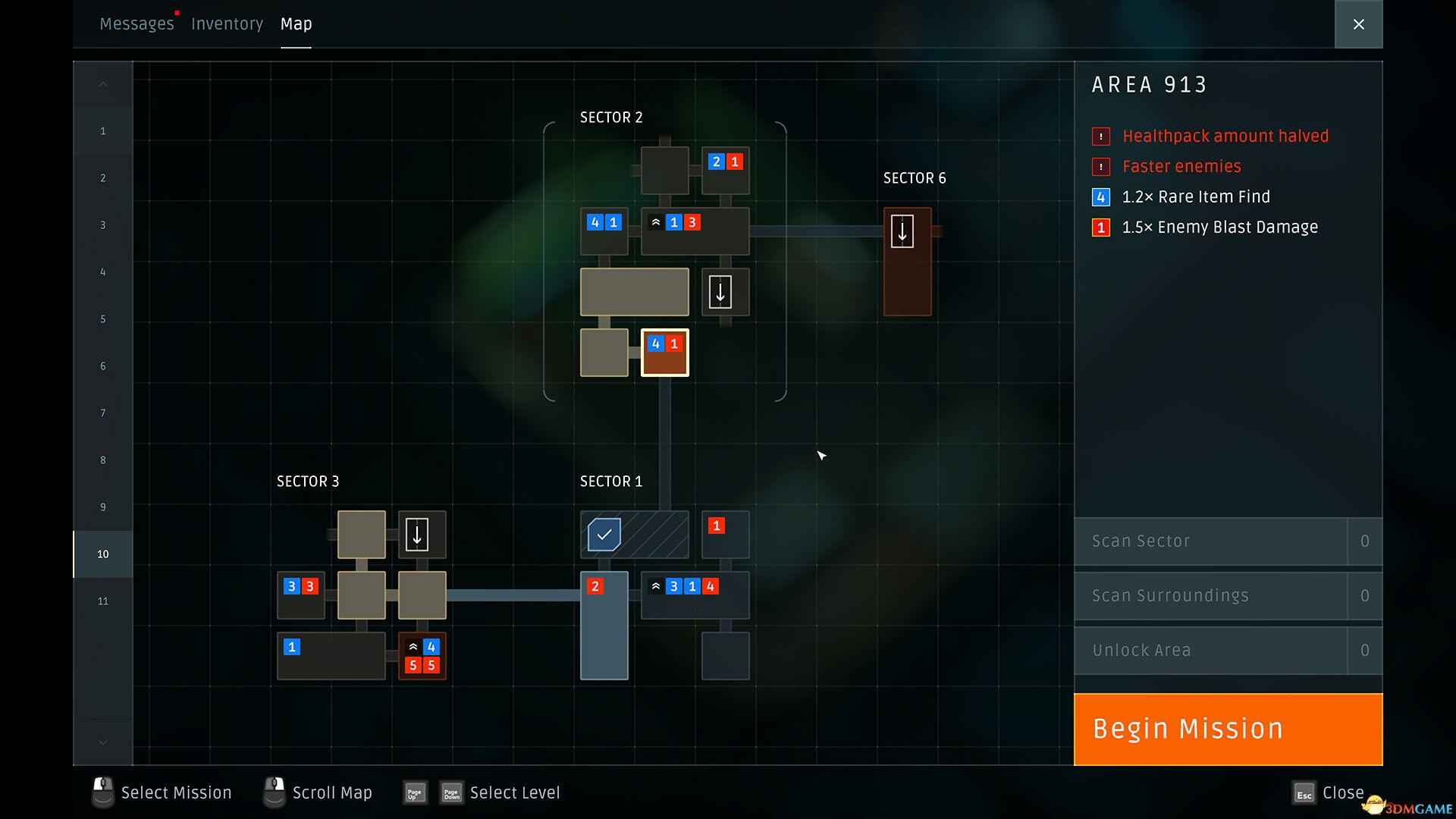Toggle the red 2 badge node in Sector 1
The image size is (1456, 819).
tap(595, 586)
